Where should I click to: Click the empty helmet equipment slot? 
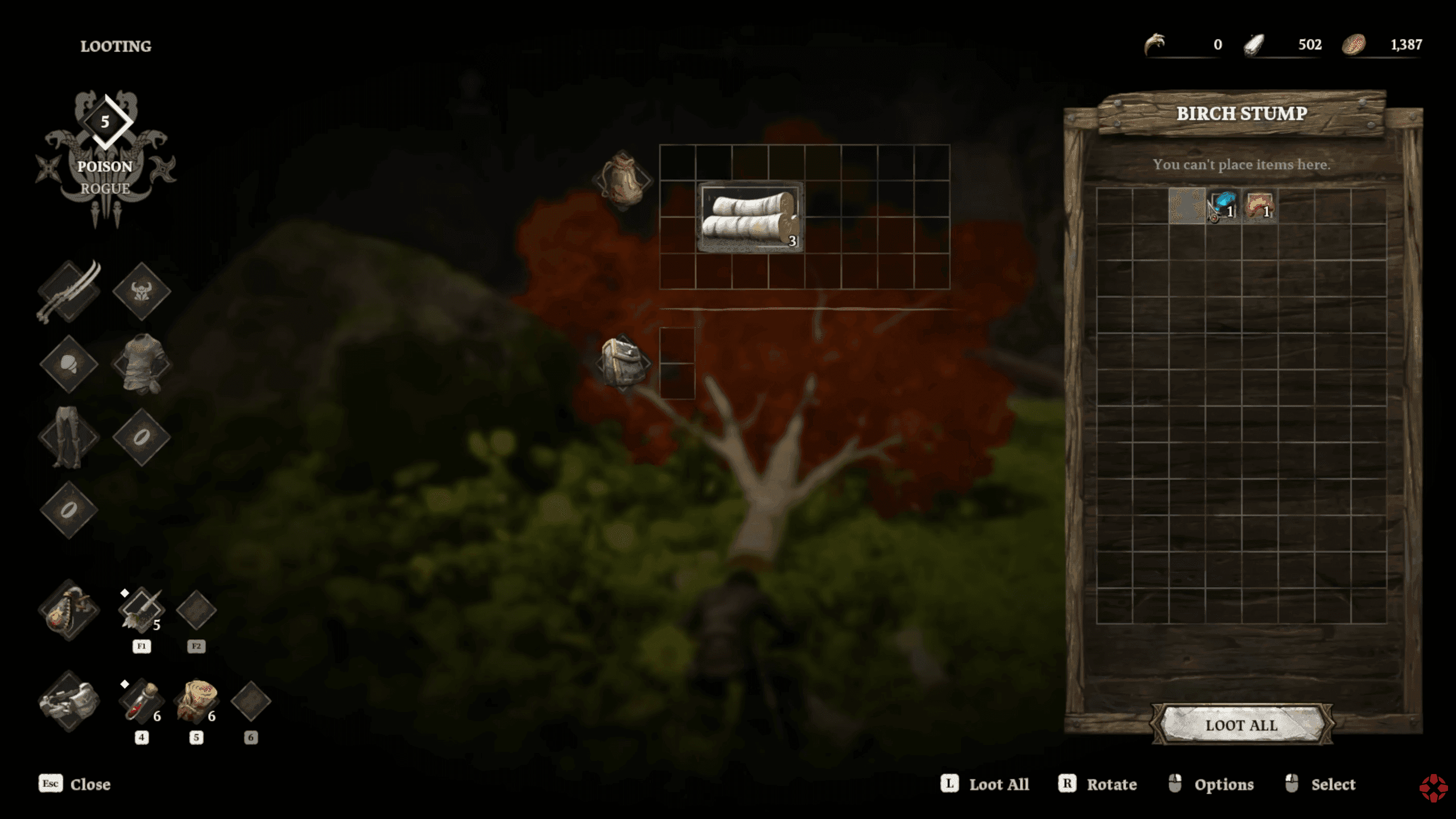(142, 291)
